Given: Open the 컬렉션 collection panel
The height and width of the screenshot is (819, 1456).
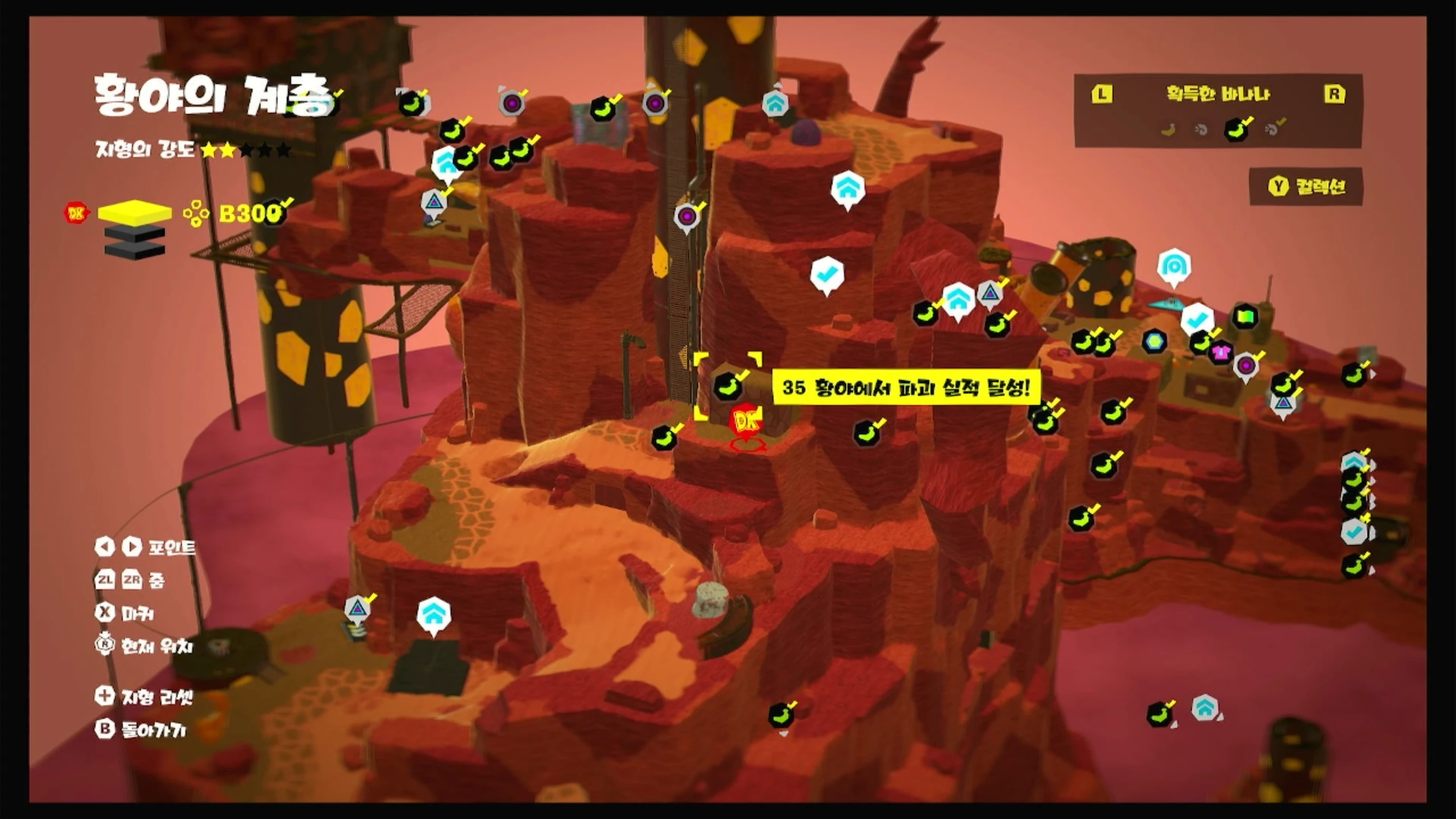Looking at the screenshot, I should (1306, 187).
